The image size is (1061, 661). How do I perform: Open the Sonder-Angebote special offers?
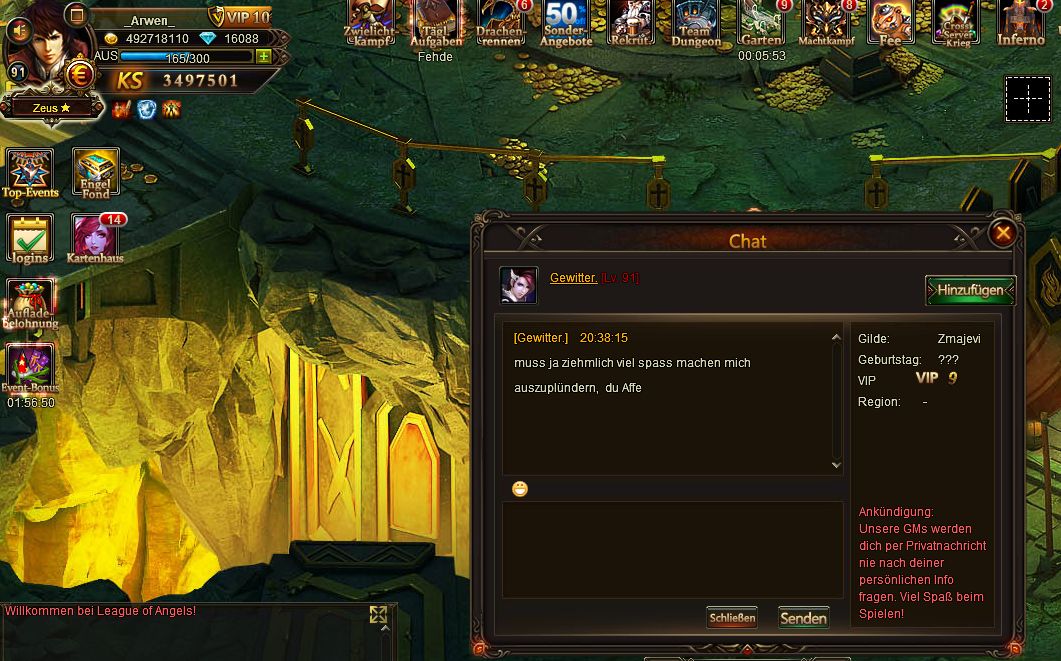click(566, 22)
